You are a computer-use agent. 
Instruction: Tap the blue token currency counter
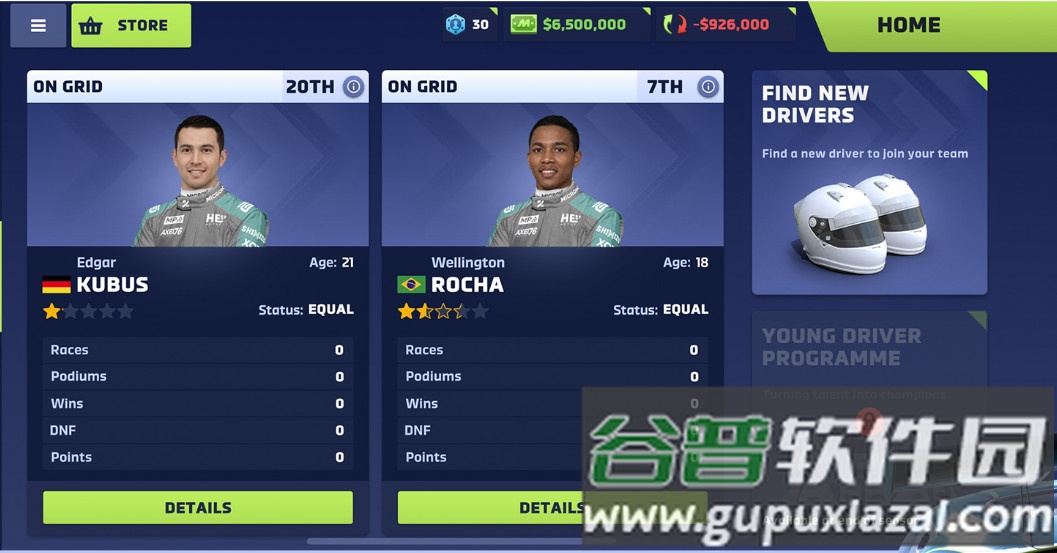pyautogui.click(x=468, y=25)
